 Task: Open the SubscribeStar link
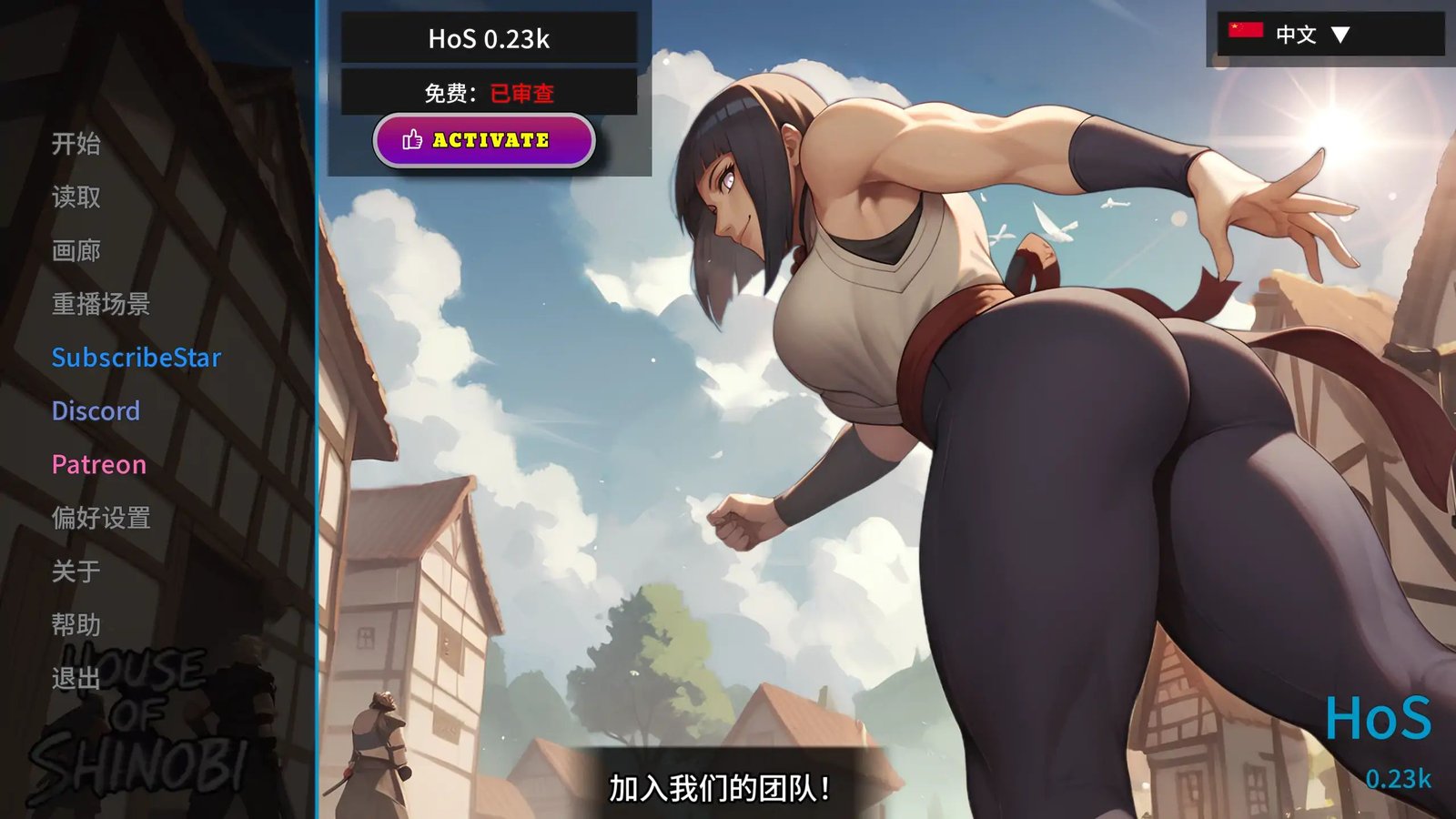[135, 358]
